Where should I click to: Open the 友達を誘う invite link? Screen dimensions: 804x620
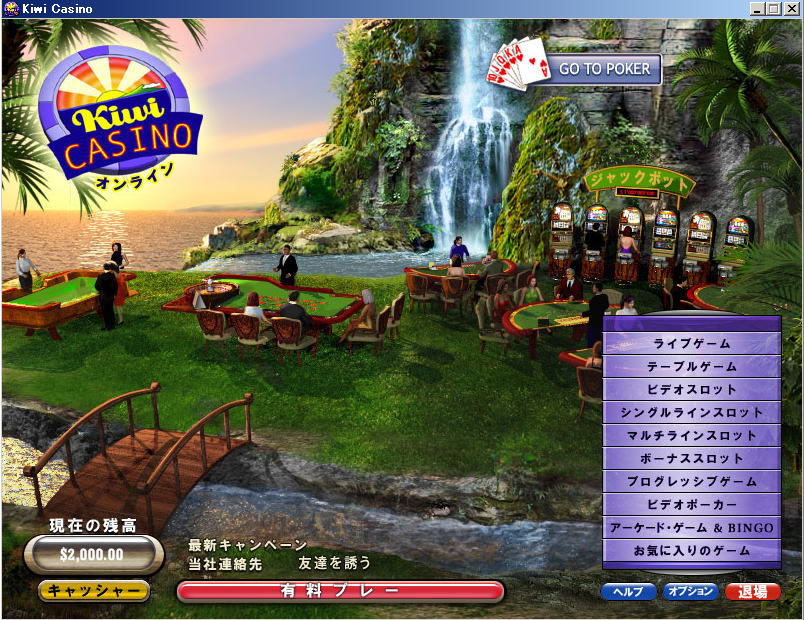pyautogui.click(x=334, y=564)
